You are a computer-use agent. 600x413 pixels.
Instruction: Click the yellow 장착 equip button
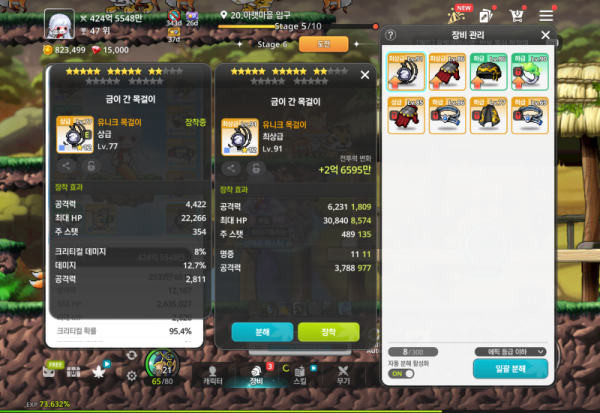[328, 331]
